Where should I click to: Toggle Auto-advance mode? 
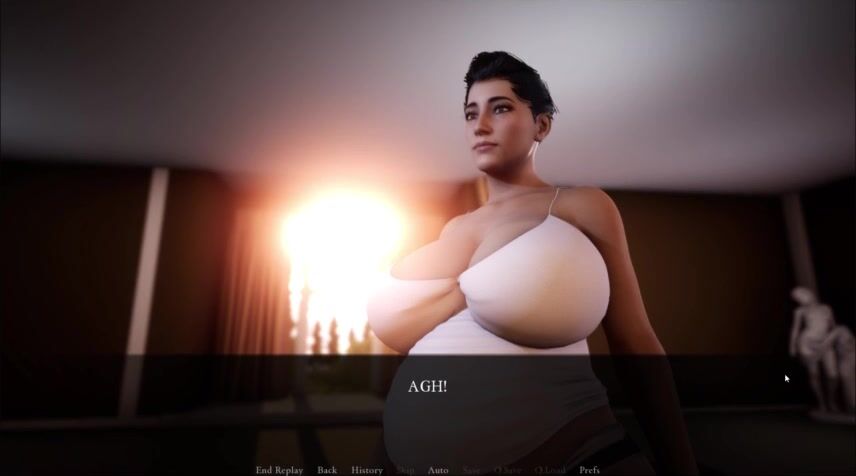(x=438, y=470)
